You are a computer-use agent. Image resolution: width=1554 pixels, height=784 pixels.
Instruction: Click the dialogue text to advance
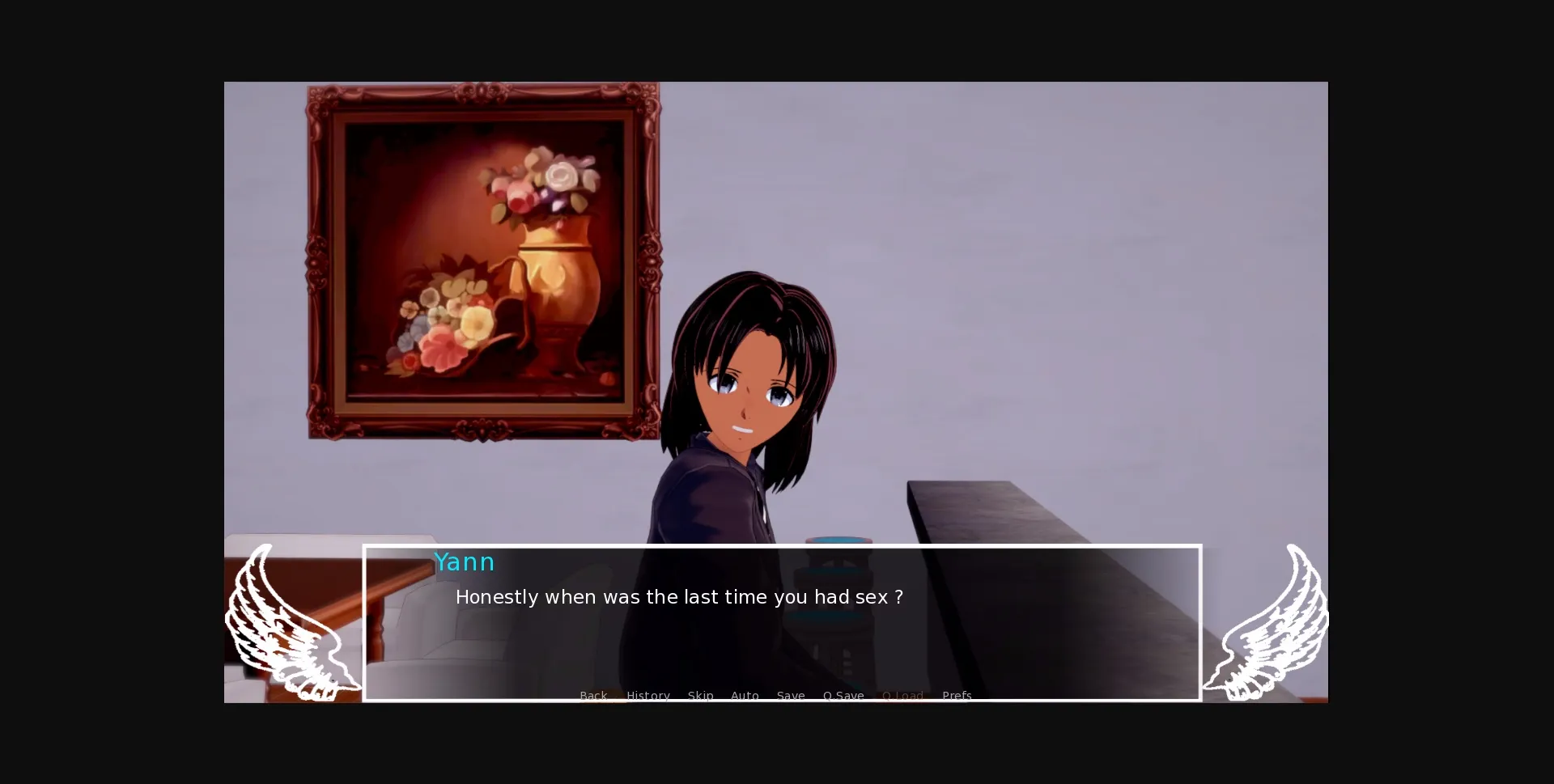click(x=680, y=597)
